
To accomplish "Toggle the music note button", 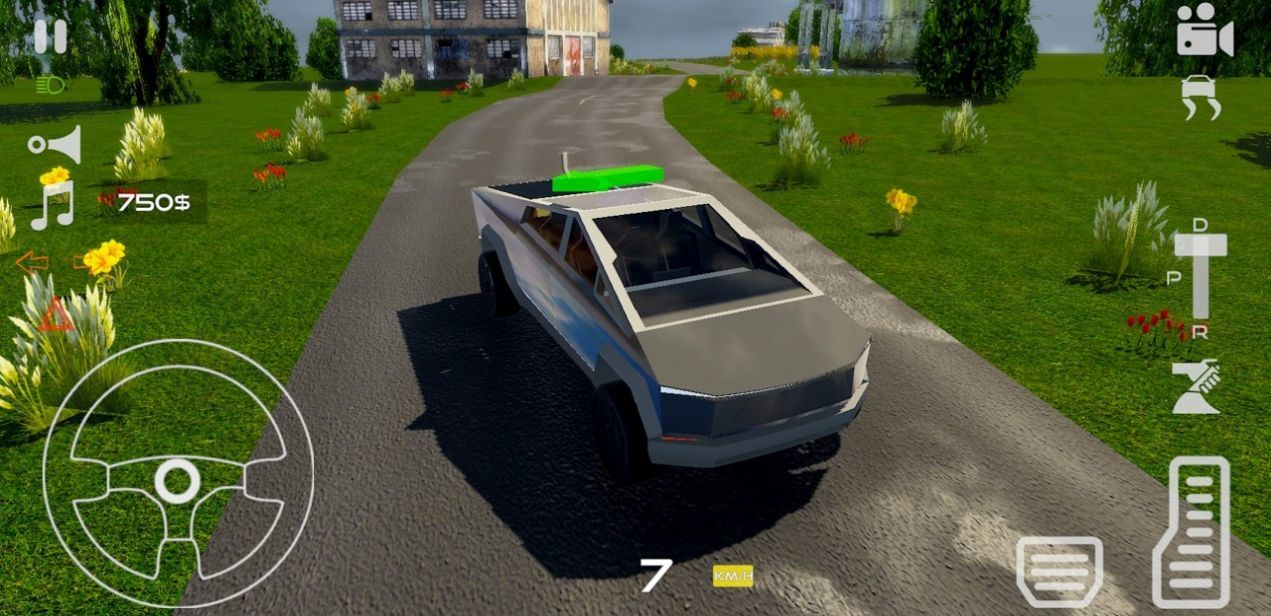I will point(53,205).
